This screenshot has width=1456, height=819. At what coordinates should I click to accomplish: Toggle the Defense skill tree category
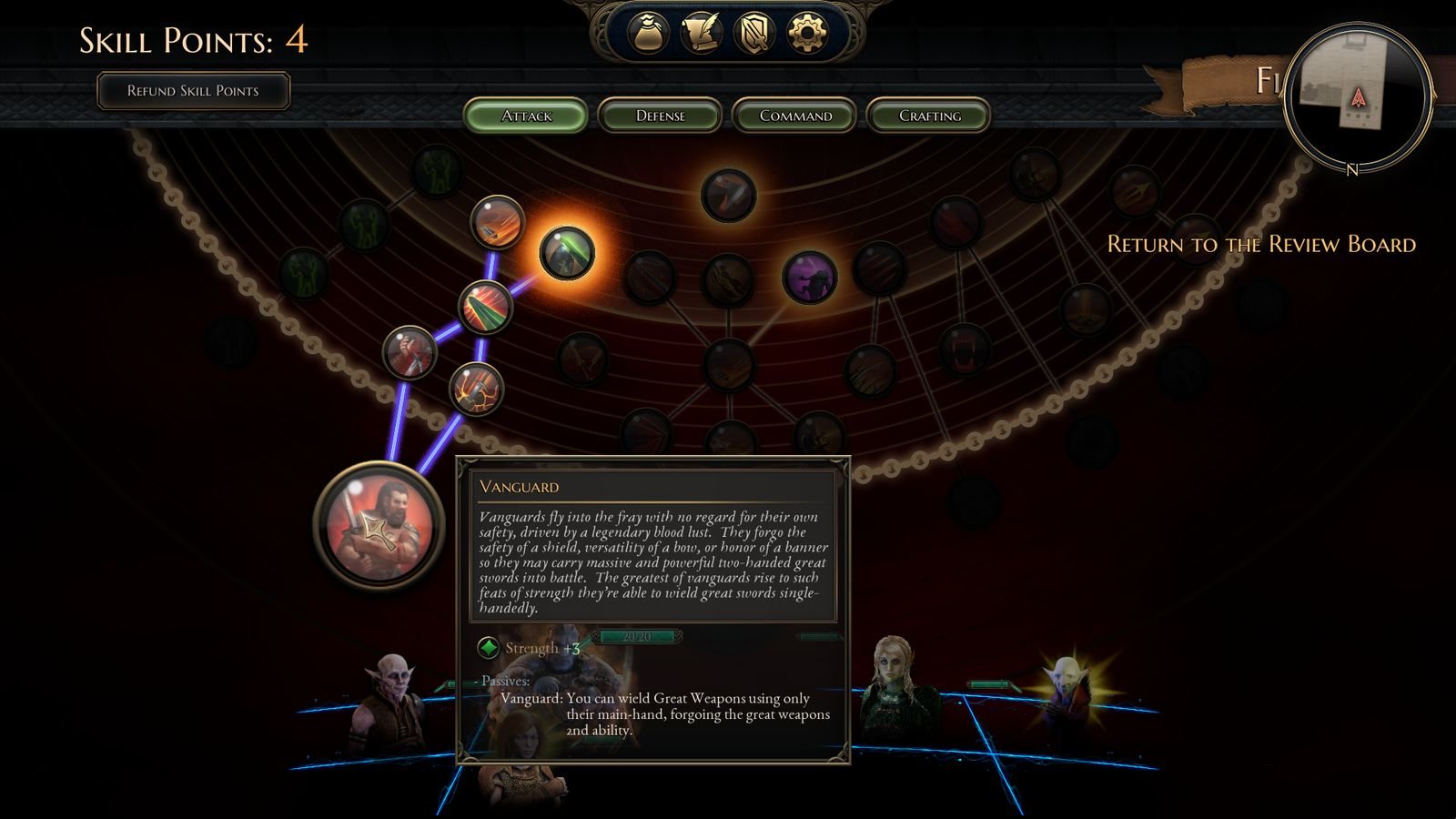[x=662, y=116]
